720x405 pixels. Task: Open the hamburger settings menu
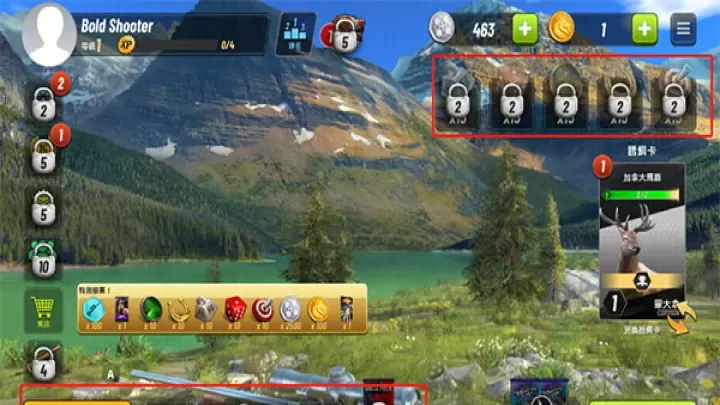click(x=684, y=29)
